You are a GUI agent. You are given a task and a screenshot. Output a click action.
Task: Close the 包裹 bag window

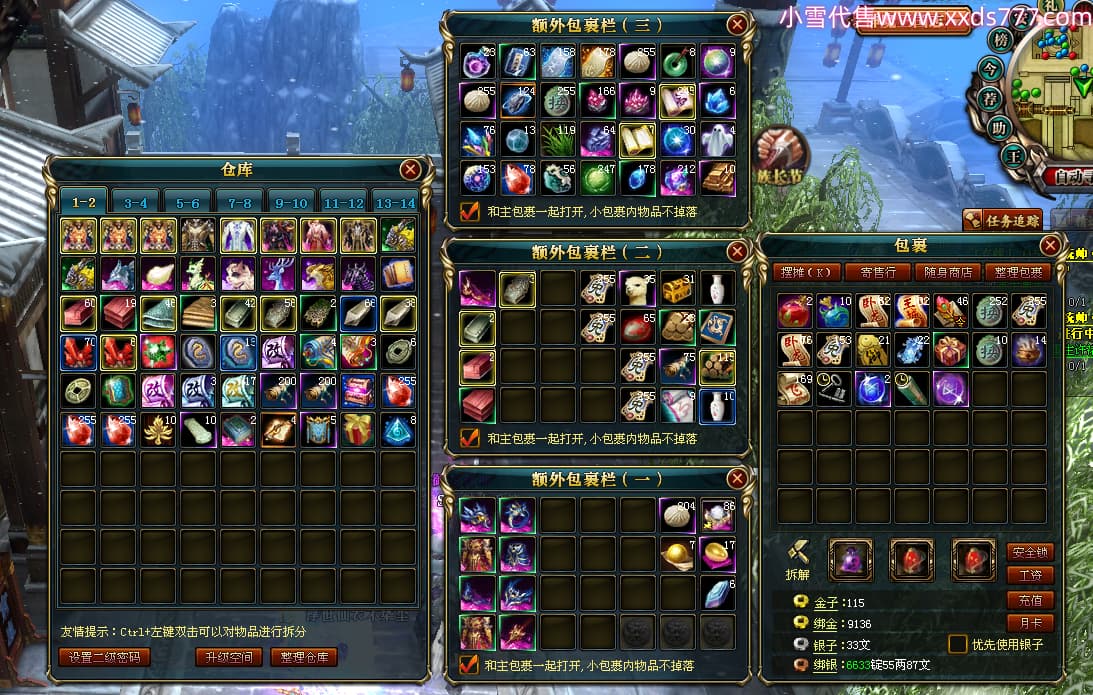coord(1050,245)
